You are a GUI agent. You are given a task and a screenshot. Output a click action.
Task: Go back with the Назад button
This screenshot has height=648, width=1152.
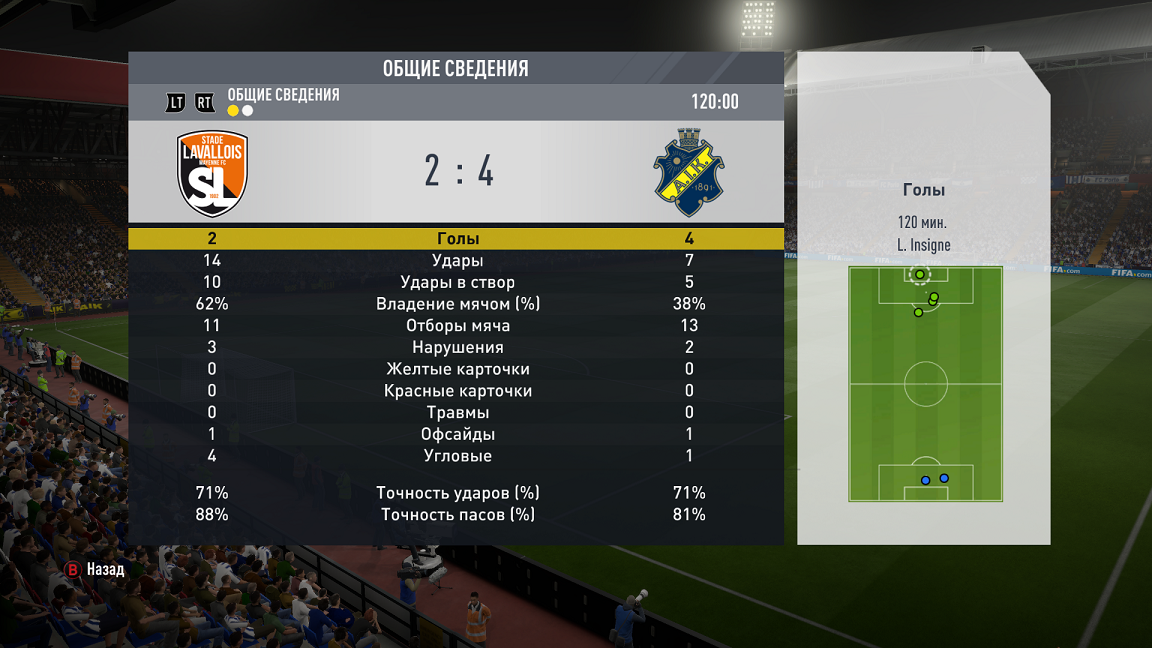pyautogui.click(x=96, y=569)
